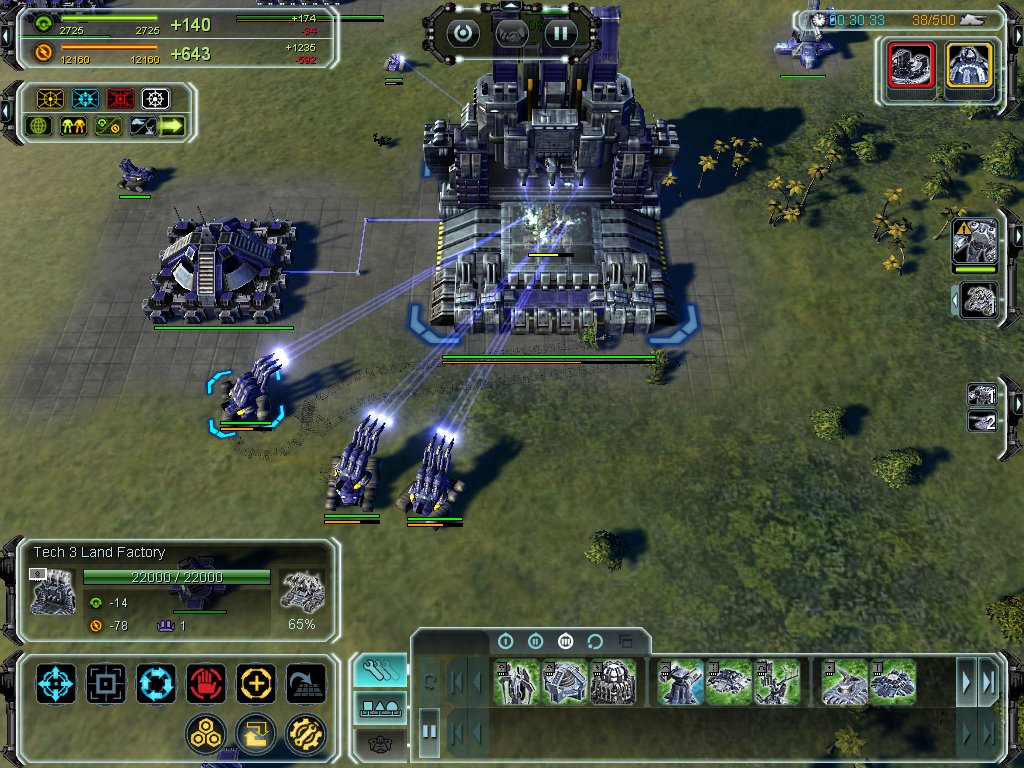Toggle the repeat build loop button
Image resolution: width=1024 pixels, height=768 pixels.
click(x=595, y=641)
